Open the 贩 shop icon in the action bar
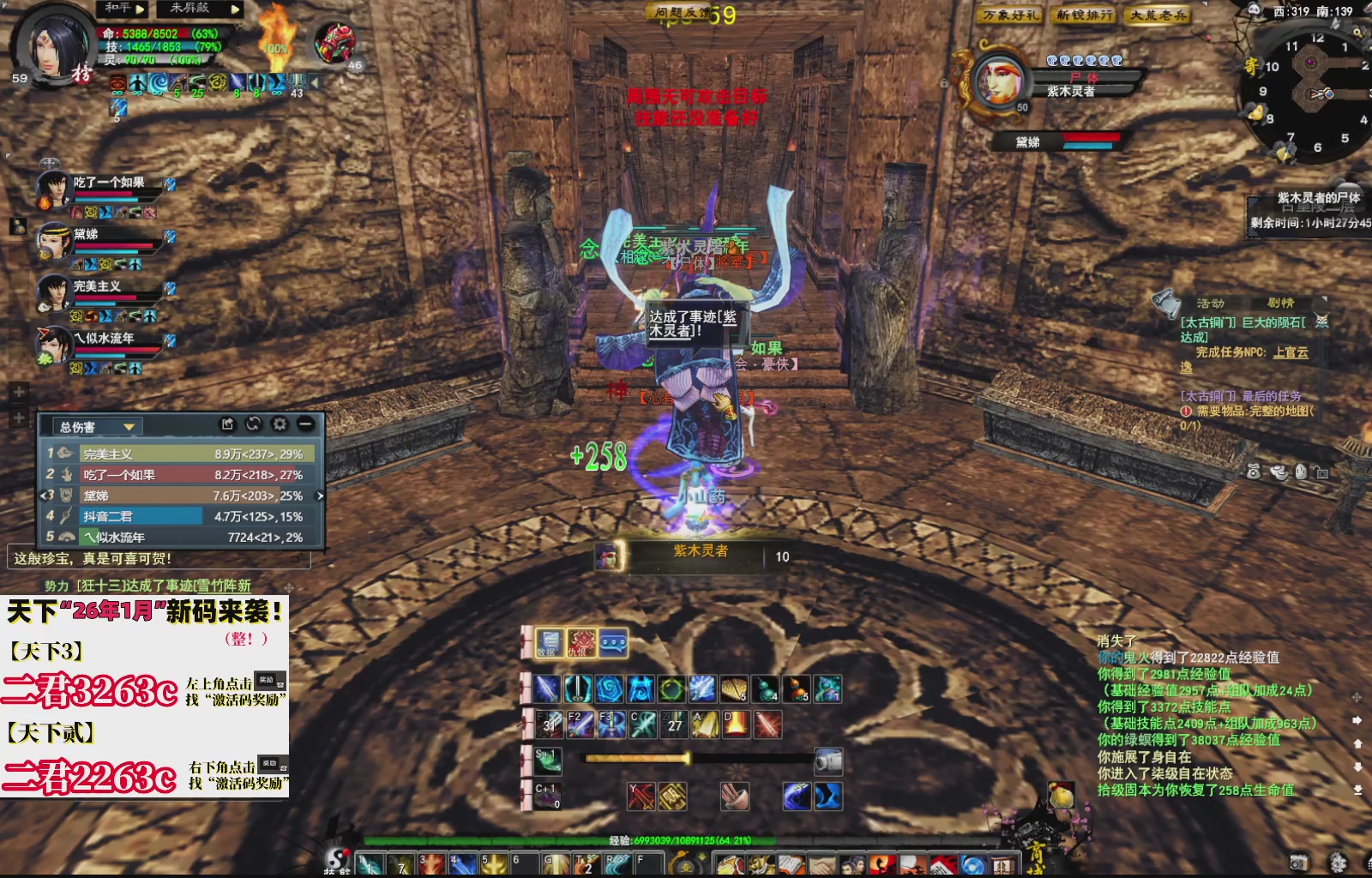1372x878 pixels. pos(672,797)
